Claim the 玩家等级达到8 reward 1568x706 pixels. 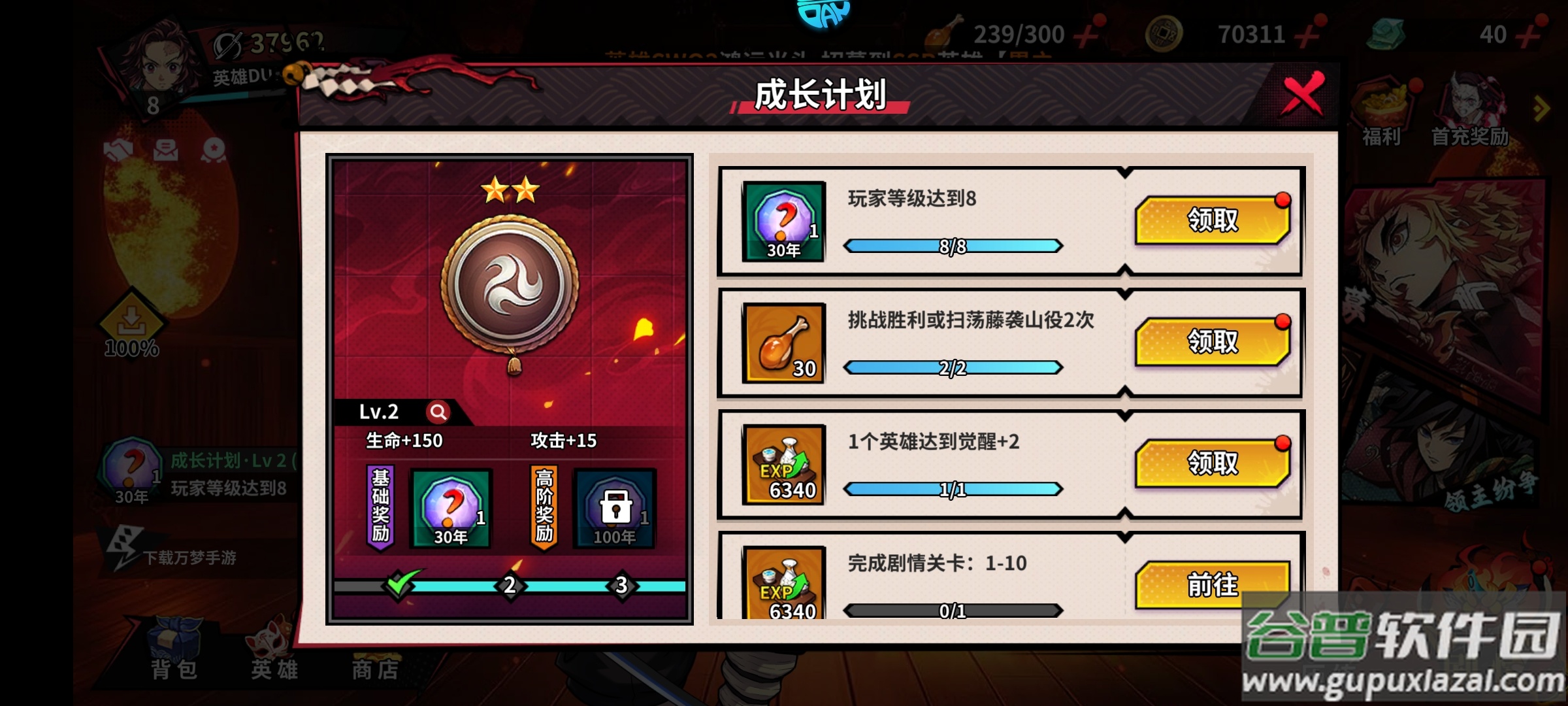pyautogui.click(x=1215, y=221)
